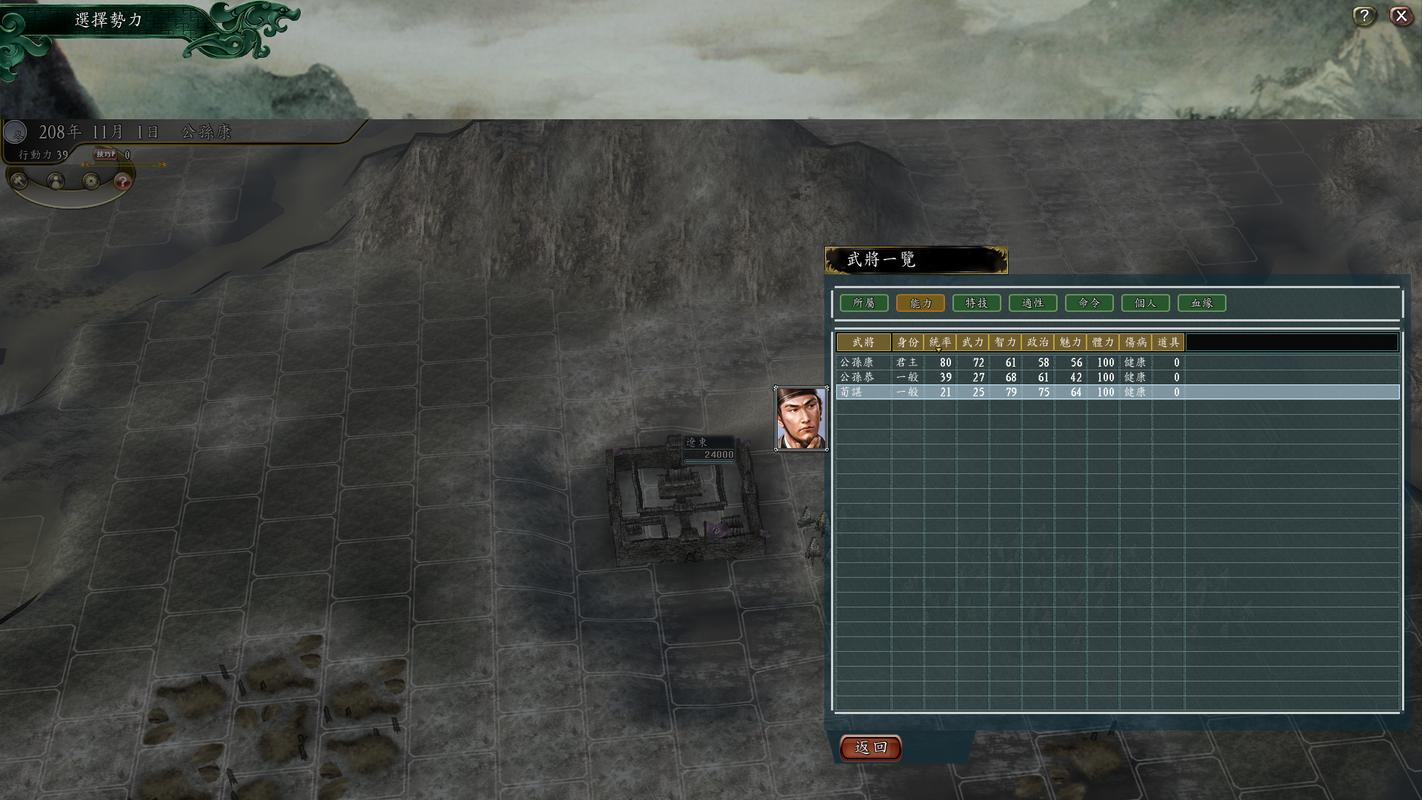Close the screen with the top-right X
Image resolution: width=1422 pixels, height=800 pixels.
click(1400, 16)
